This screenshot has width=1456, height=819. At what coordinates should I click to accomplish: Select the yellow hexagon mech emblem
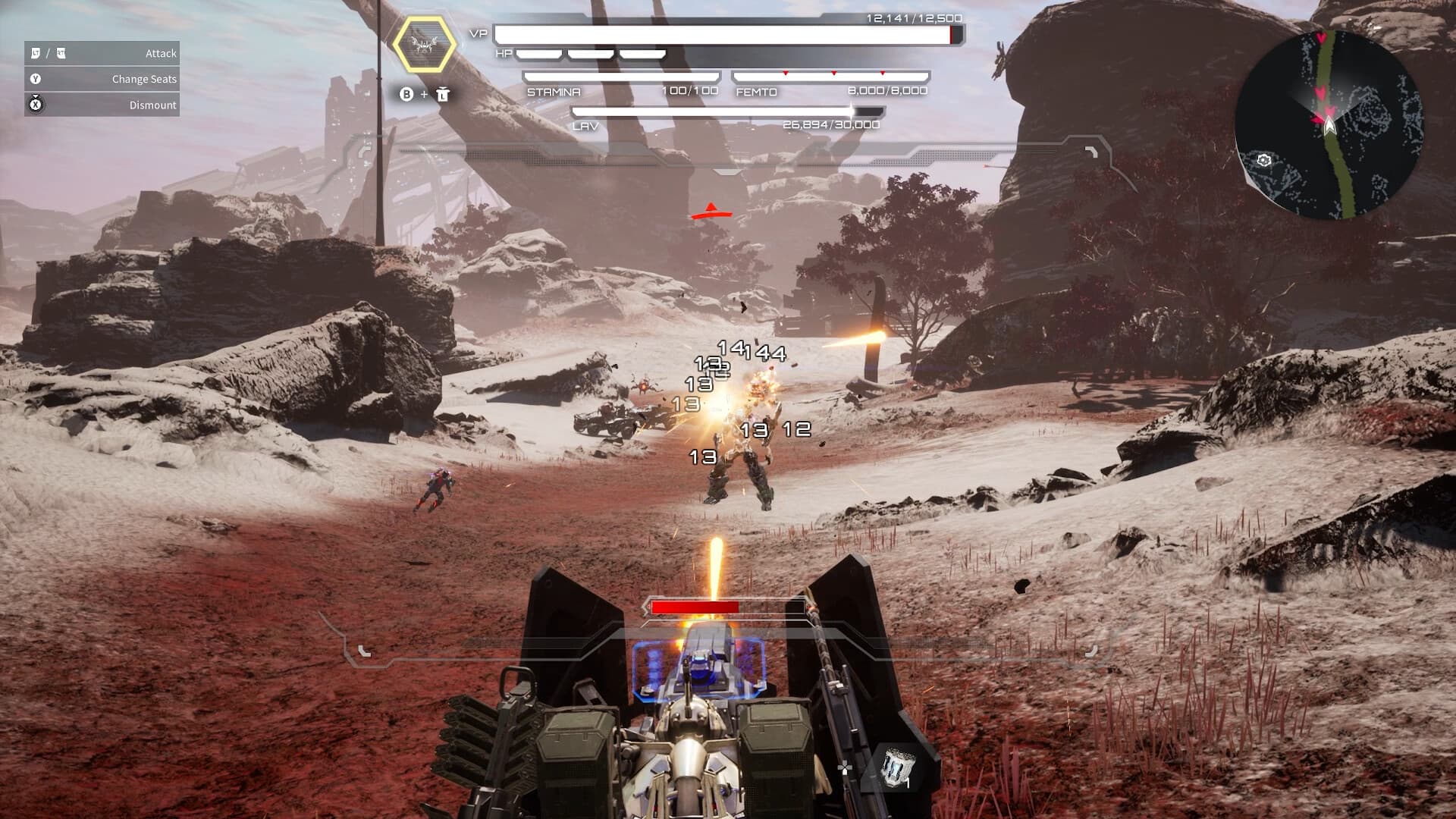click(x=425, y=44)
